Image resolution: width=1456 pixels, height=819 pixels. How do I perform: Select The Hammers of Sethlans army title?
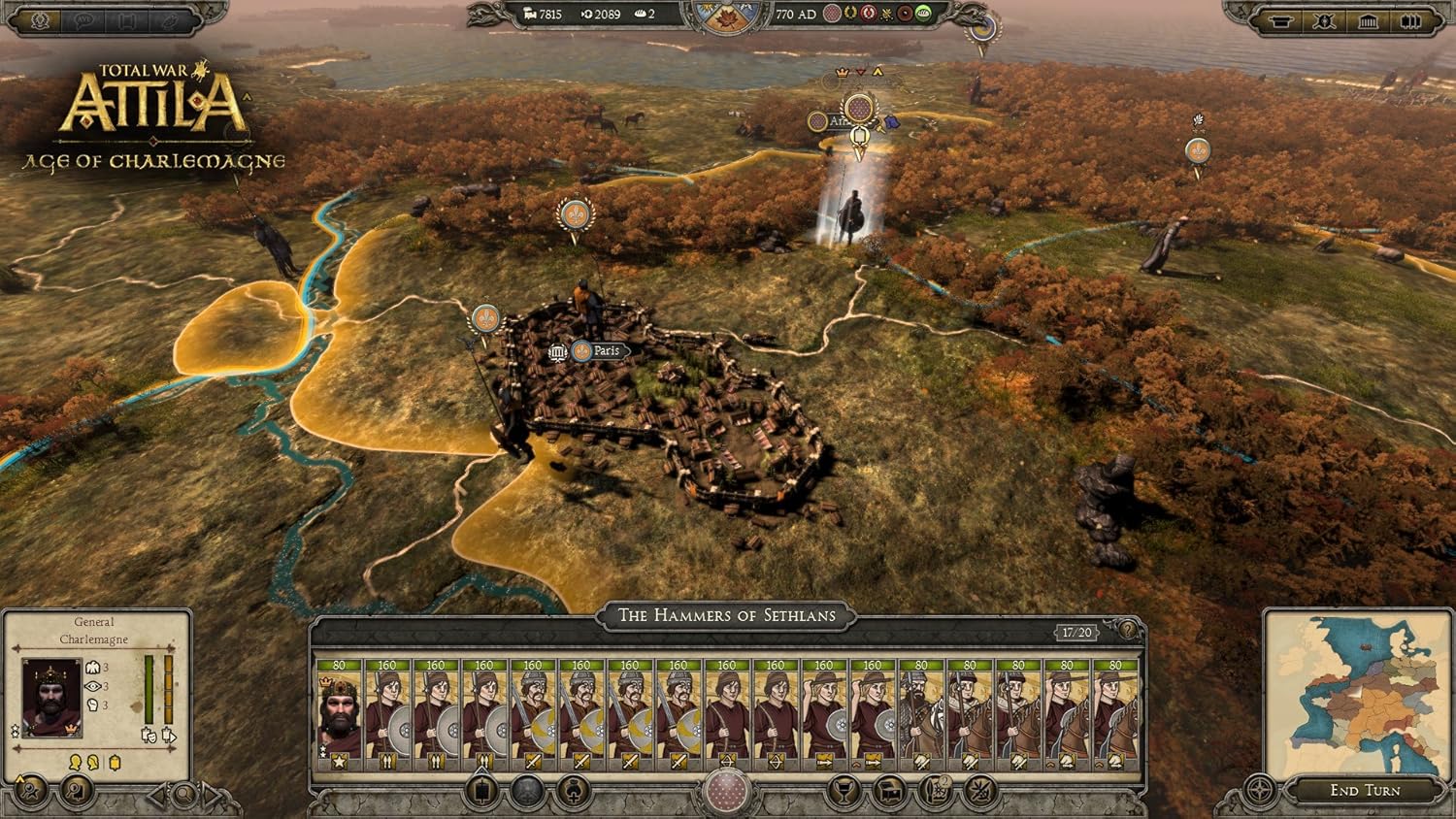726,615
